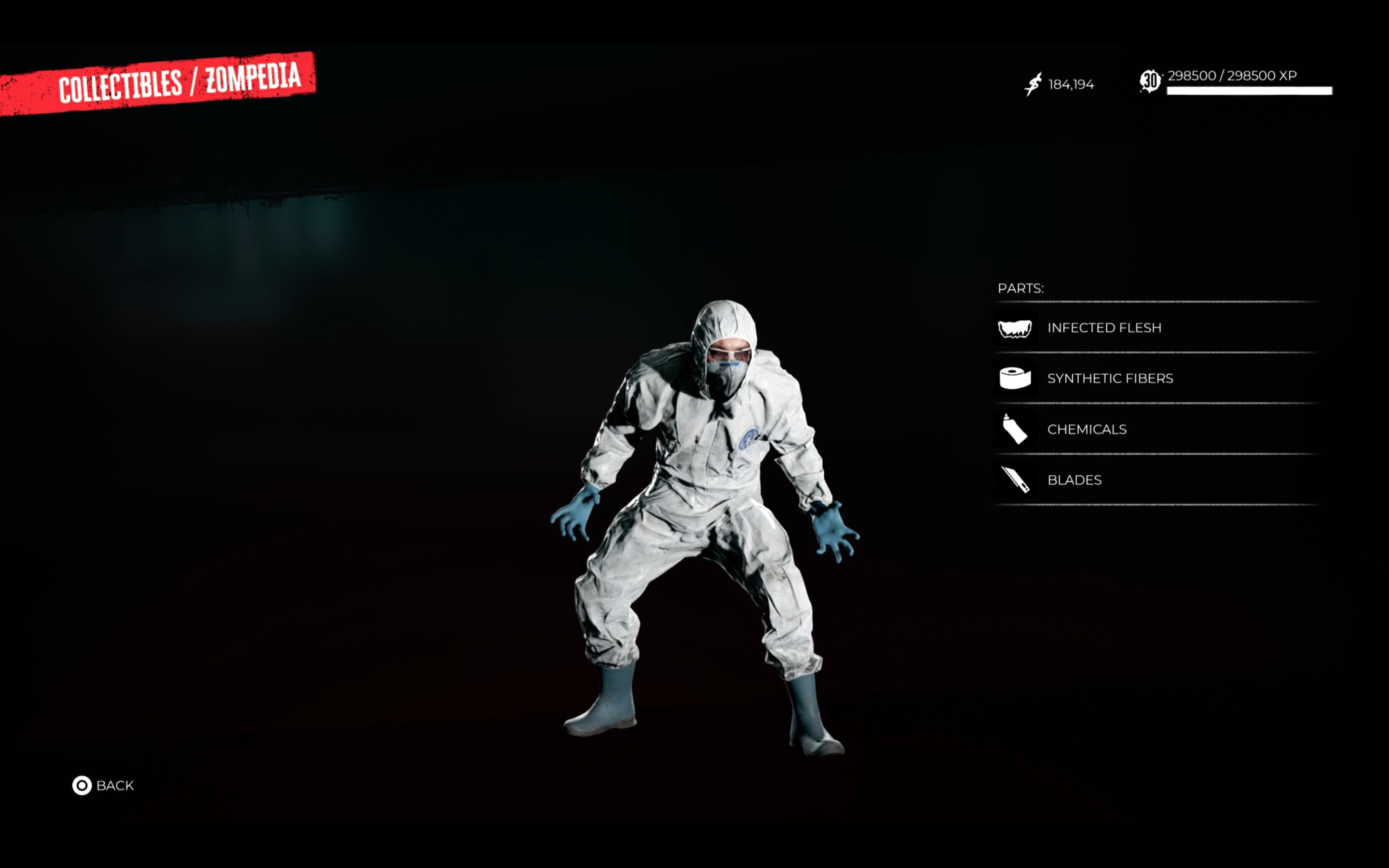This screenshot has height=868, width=1389.
Task: Open the Chemicals parts entry
Action: [x=1087, y=429]
